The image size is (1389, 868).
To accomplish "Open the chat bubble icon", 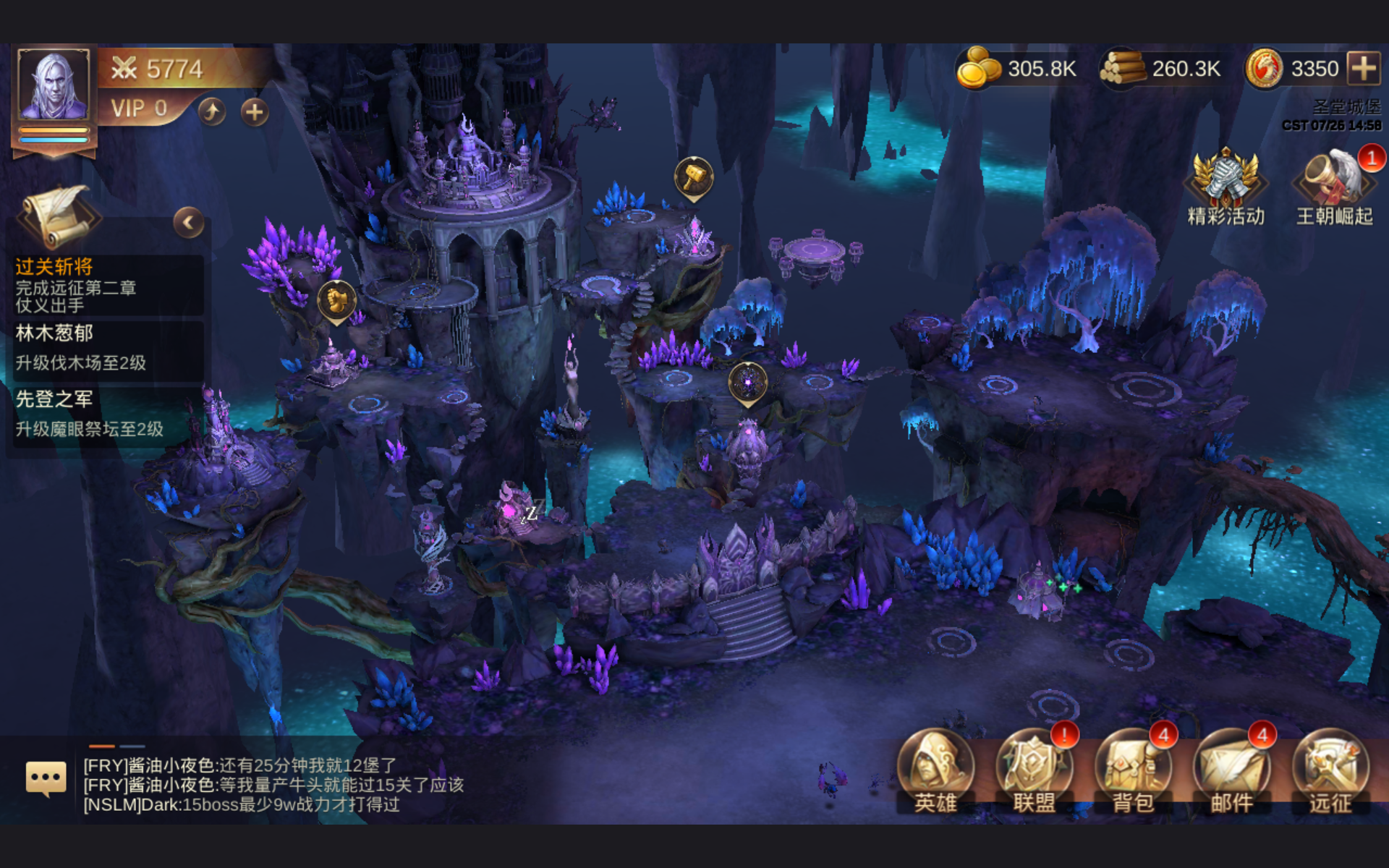I will click(46, 778).
